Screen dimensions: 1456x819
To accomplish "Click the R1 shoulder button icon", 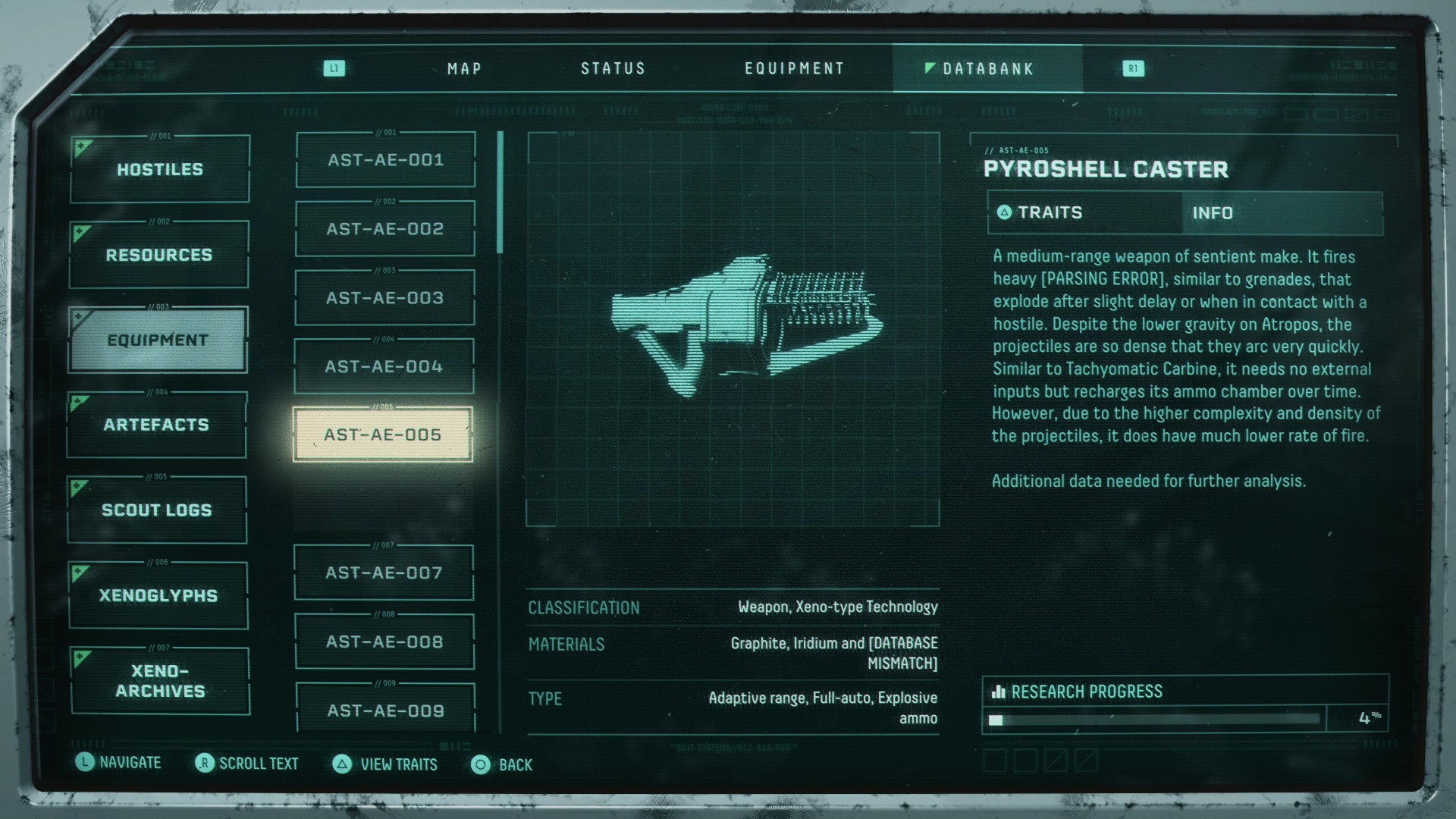I will tap(1134, 68).
